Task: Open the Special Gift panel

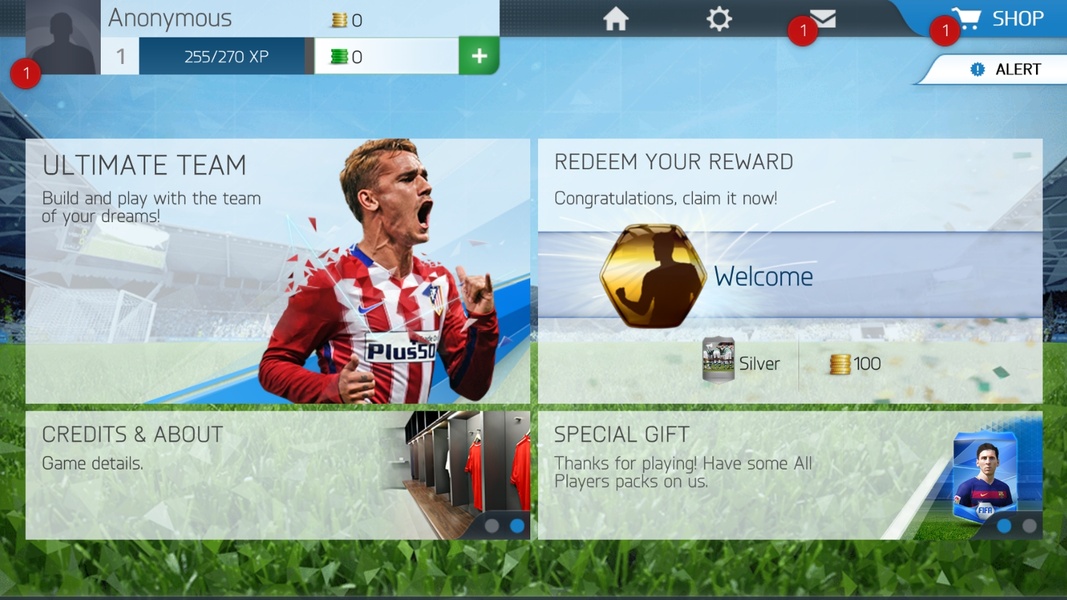Action: point(789,475)
